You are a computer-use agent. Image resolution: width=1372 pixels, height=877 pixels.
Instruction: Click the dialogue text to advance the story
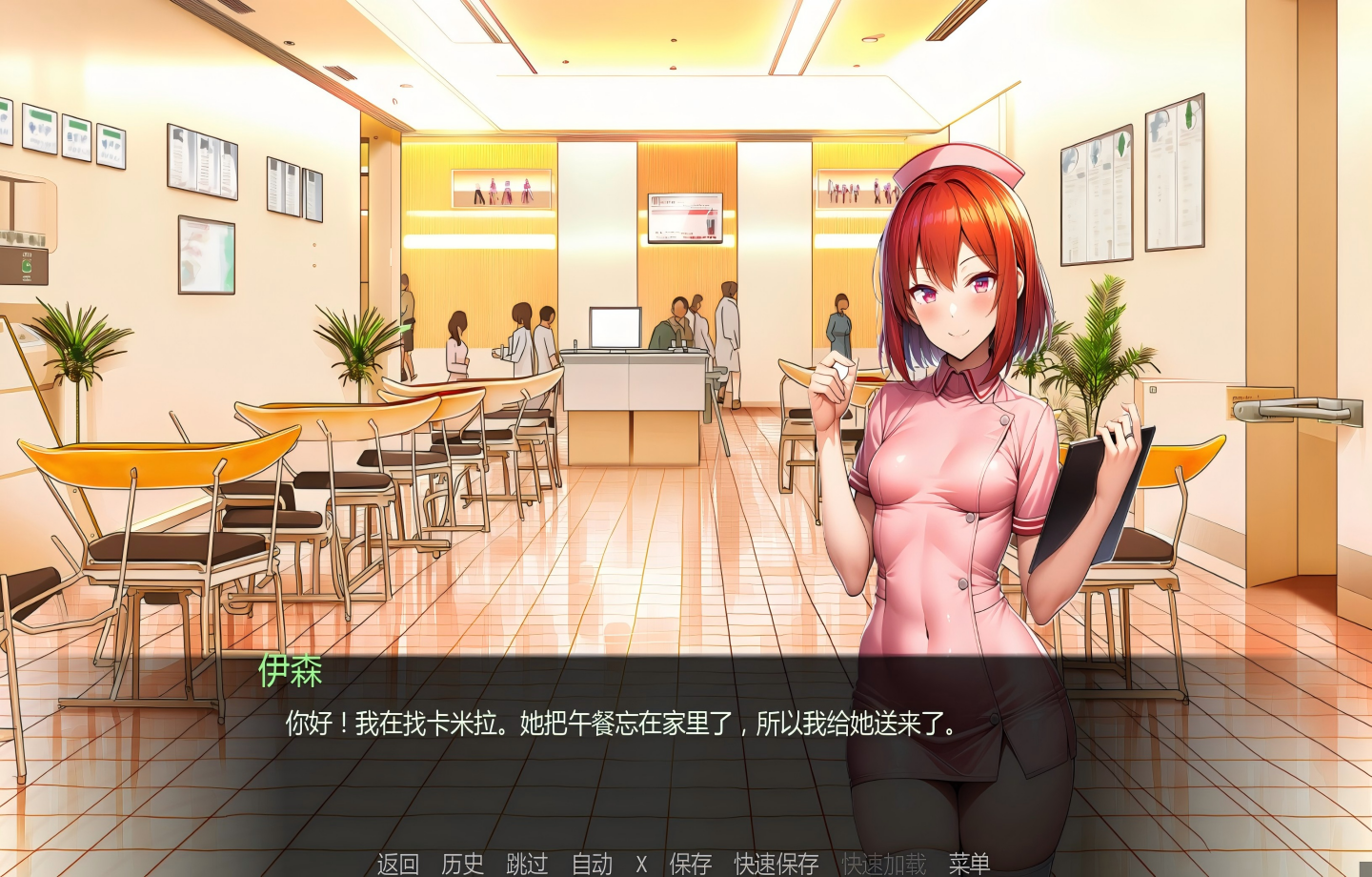(619, 723)
